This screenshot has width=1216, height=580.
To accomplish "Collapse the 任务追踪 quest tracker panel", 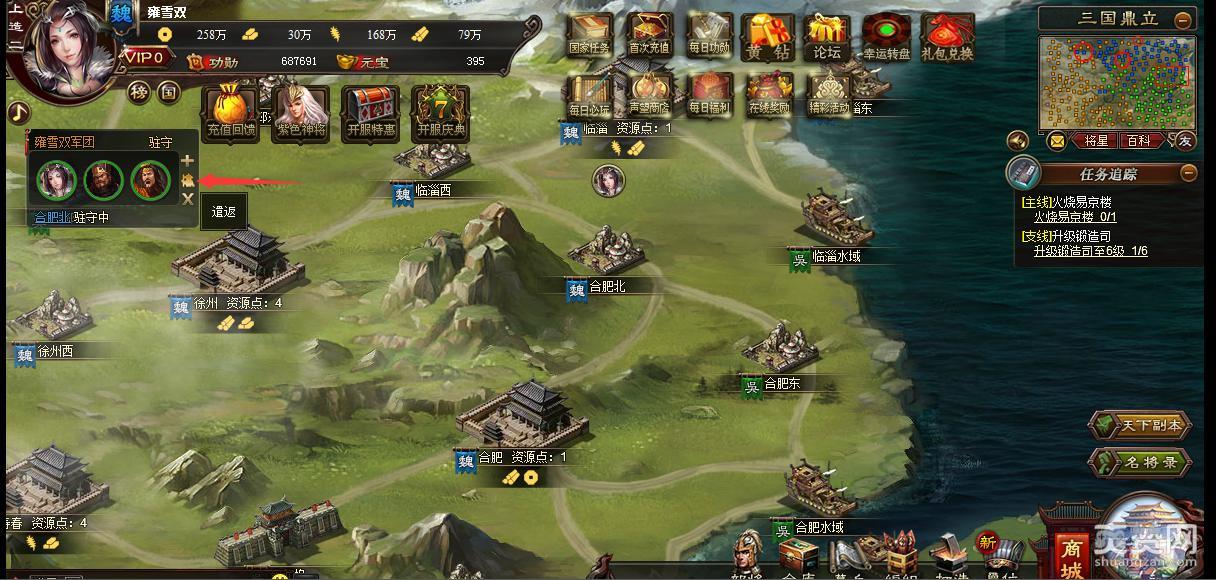I will tap(1188, 173).
